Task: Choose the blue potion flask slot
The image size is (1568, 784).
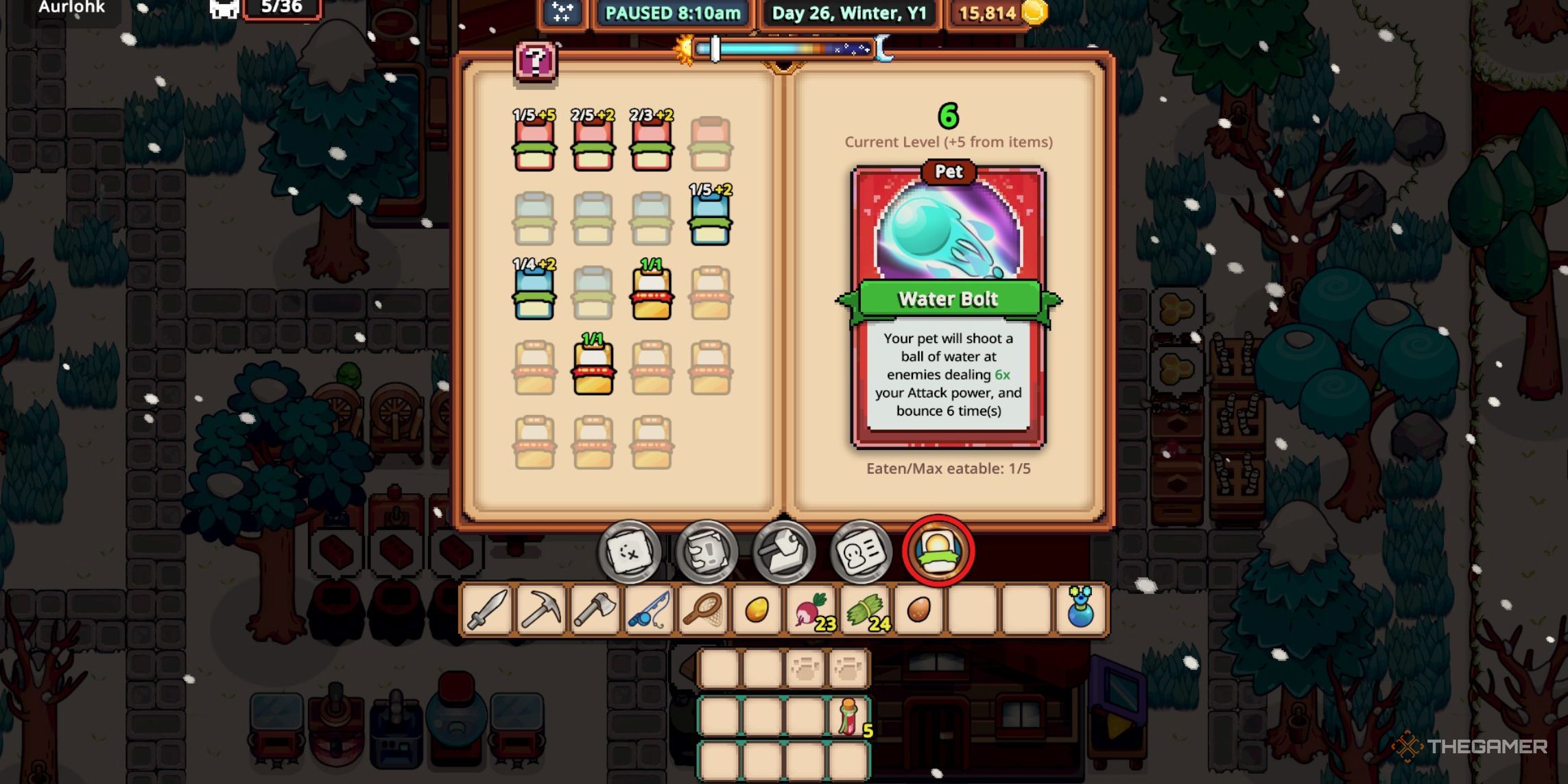Action: click(1080, 610)
